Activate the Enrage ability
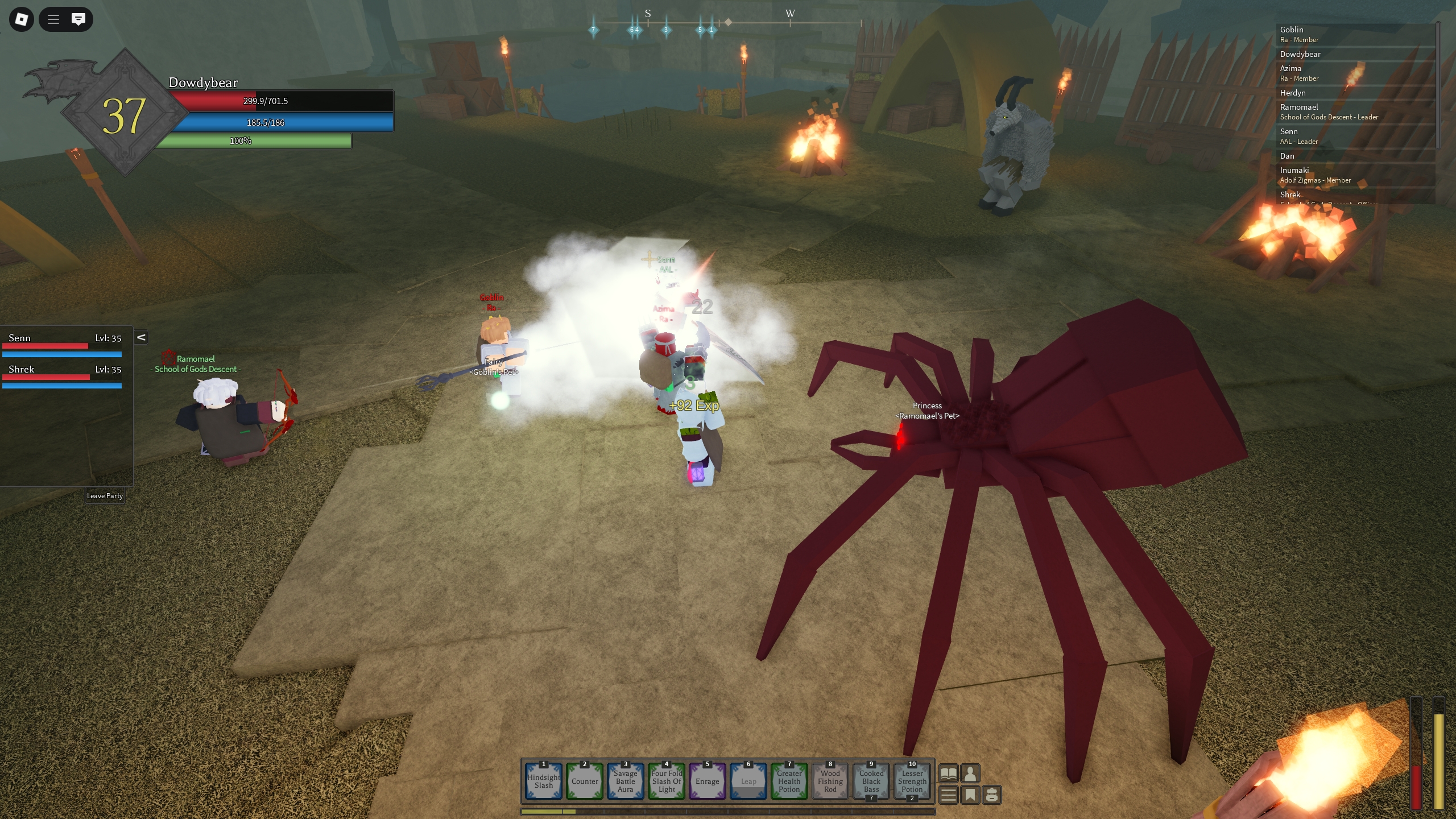 pyautogui.click(x=707, y=781)
